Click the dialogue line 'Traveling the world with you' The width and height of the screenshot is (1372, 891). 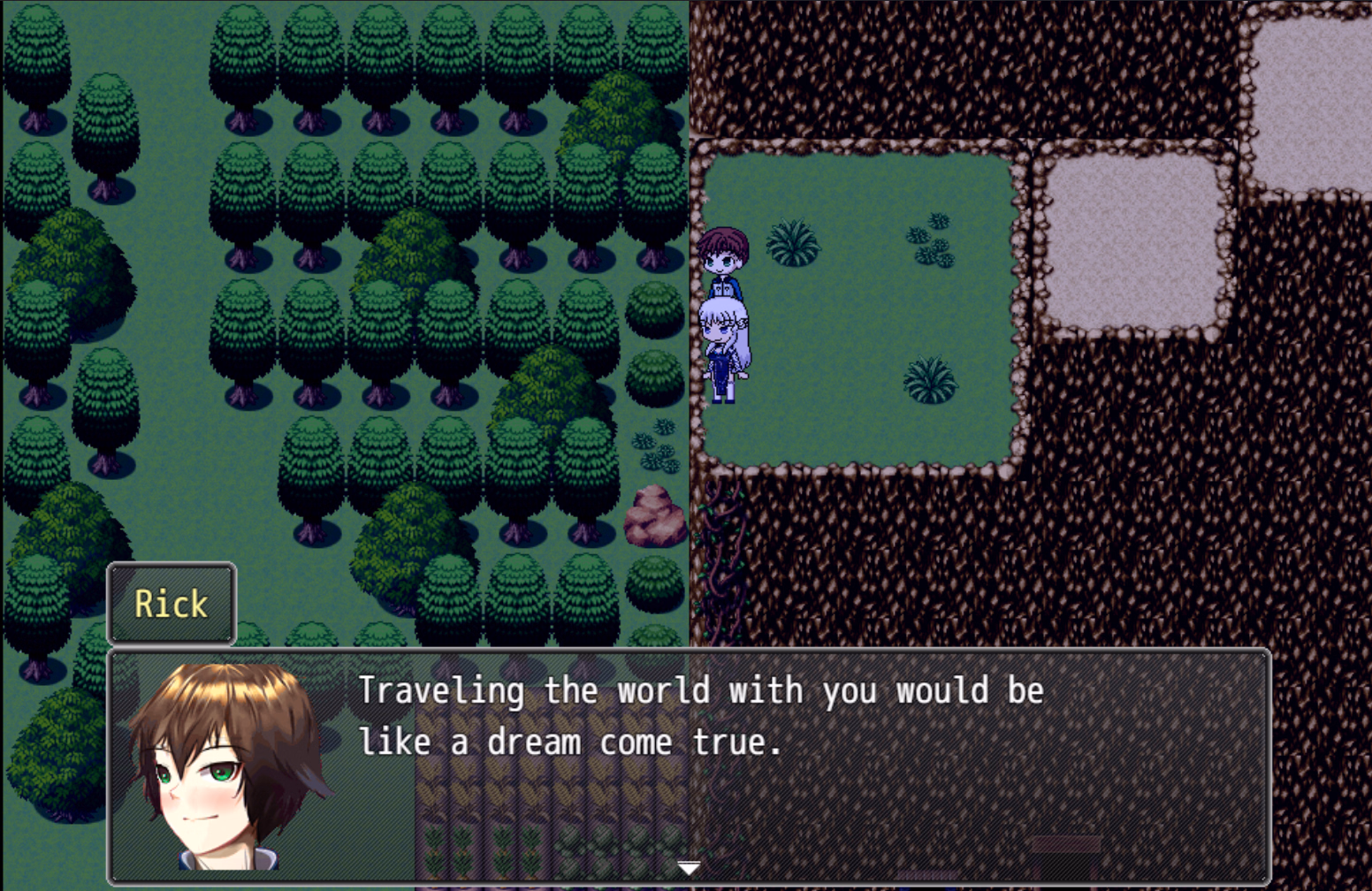619,691
